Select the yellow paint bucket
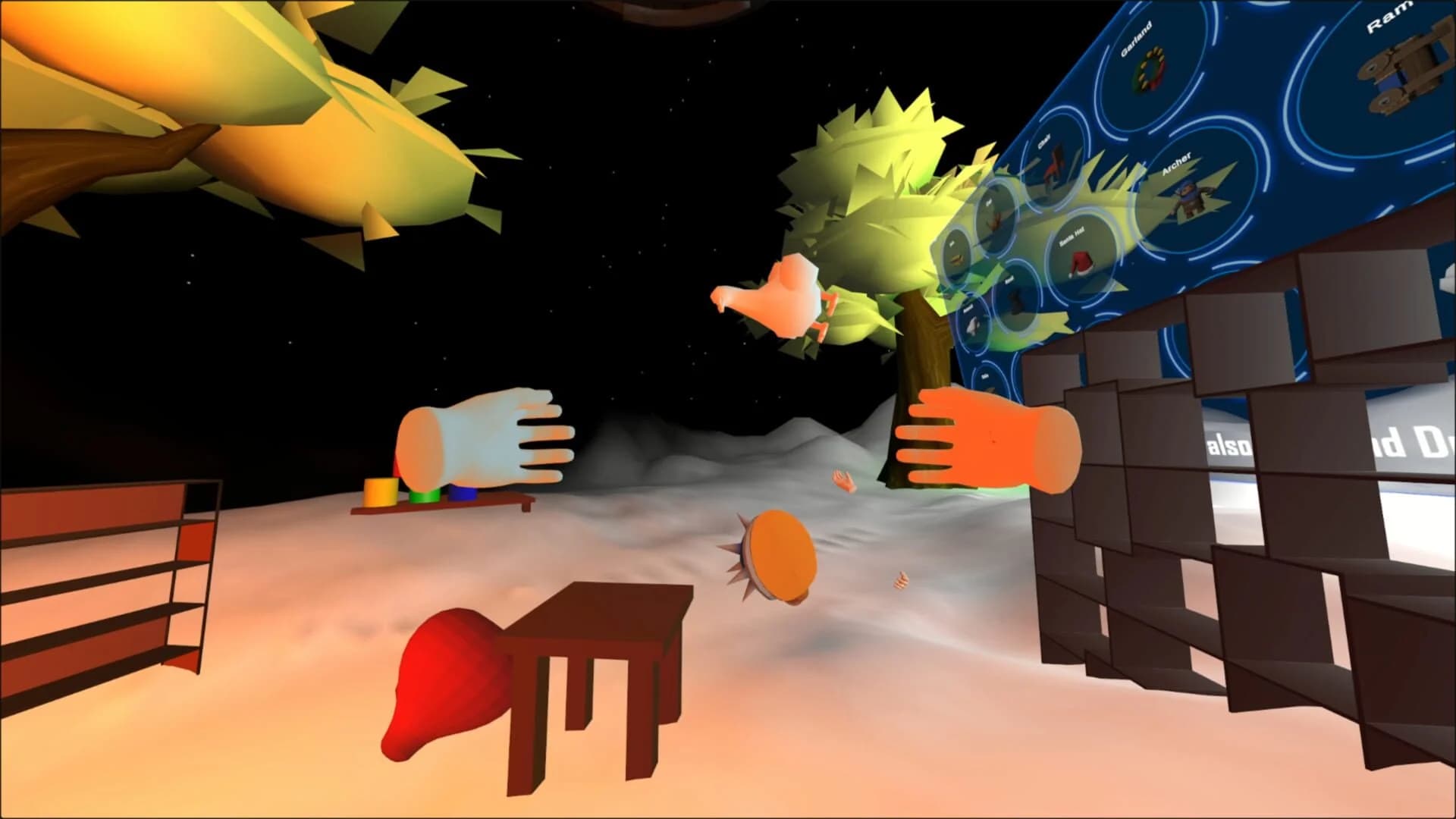Screen dimensions: 1456x819 tap(379, 493)
